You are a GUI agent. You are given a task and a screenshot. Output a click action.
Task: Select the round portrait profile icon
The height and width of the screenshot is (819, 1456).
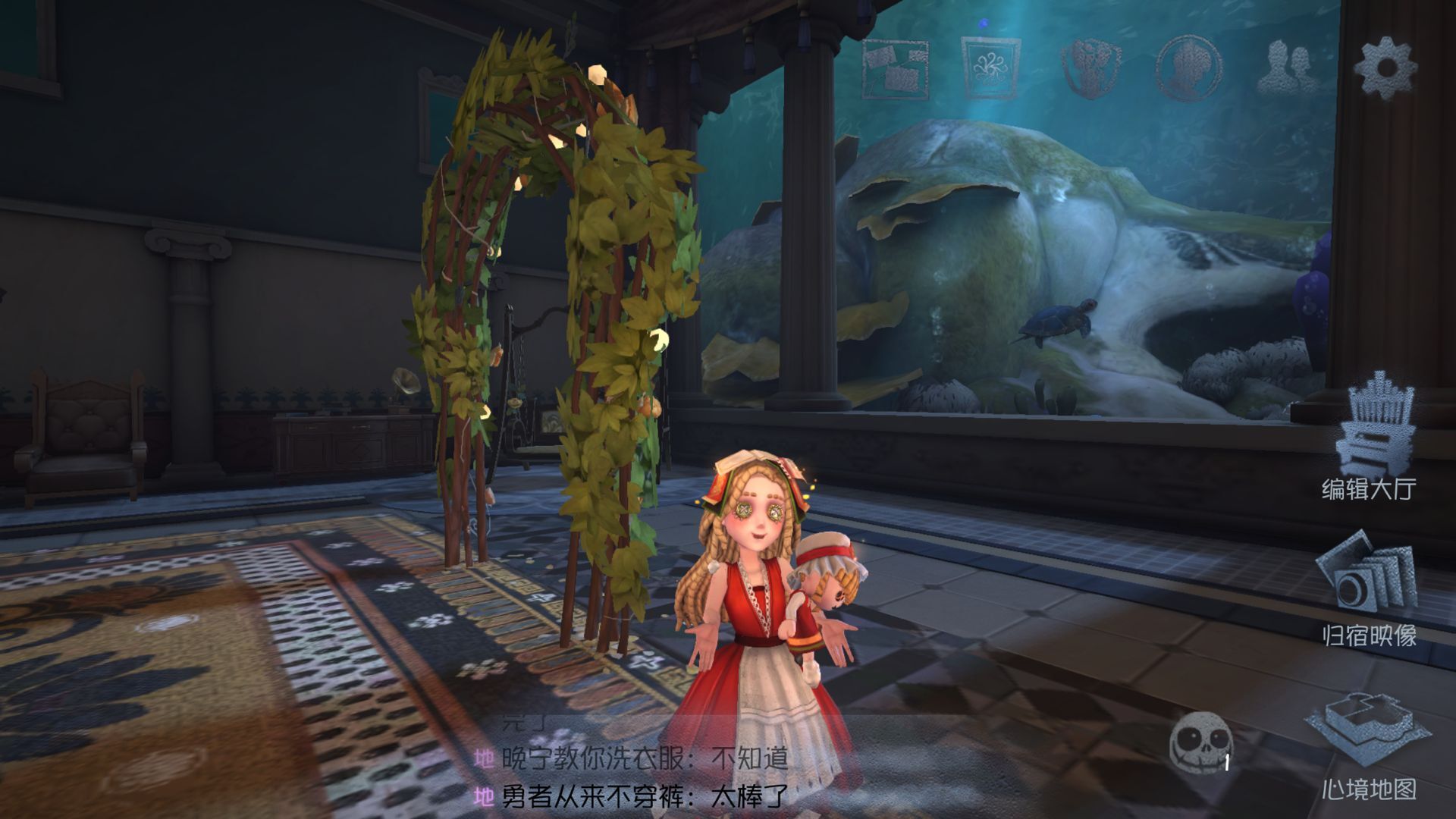(1188, 68)
